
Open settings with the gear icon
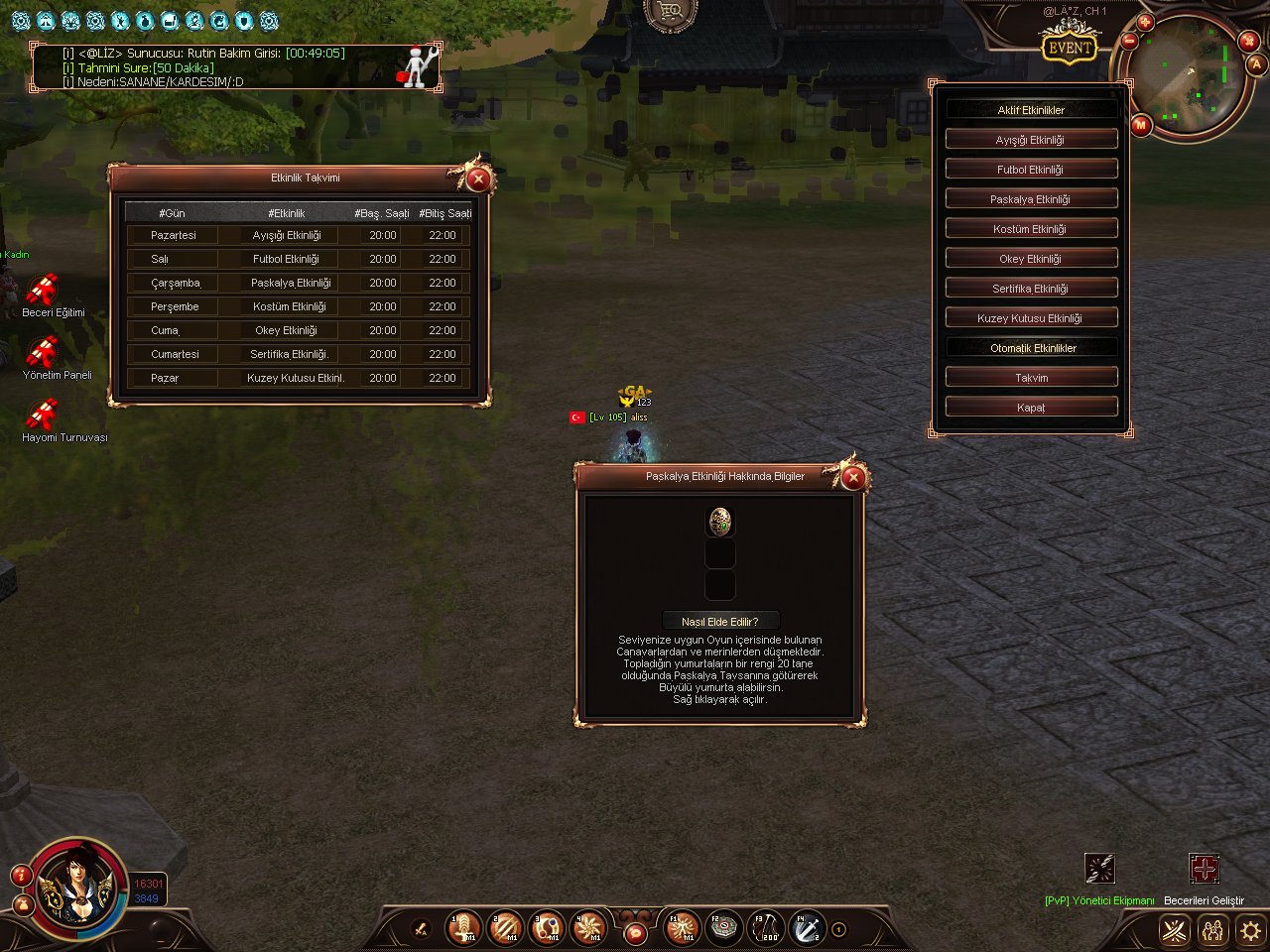[1250, 930]
